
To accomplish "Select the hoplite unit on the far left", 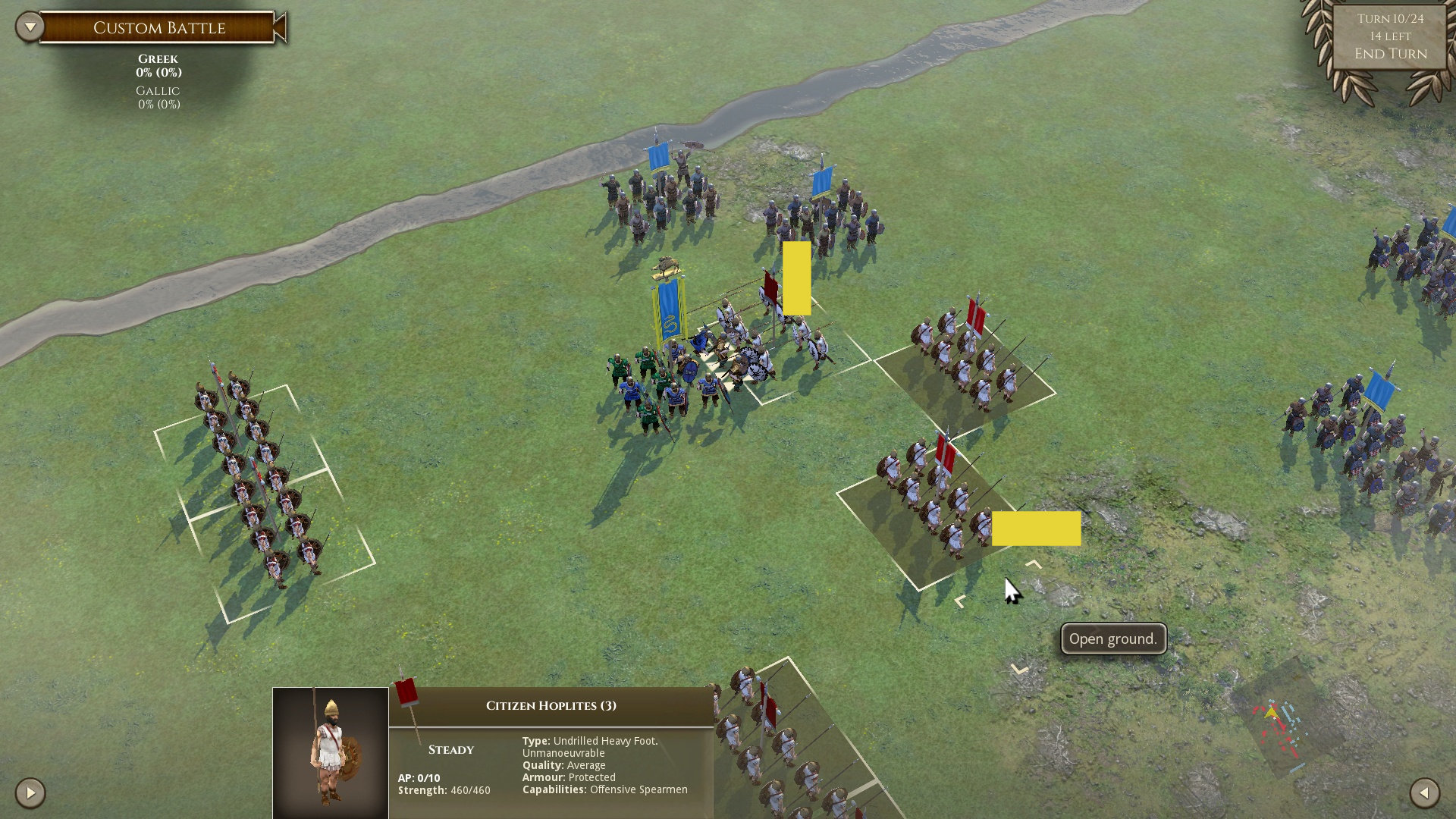I will [258, 478].
